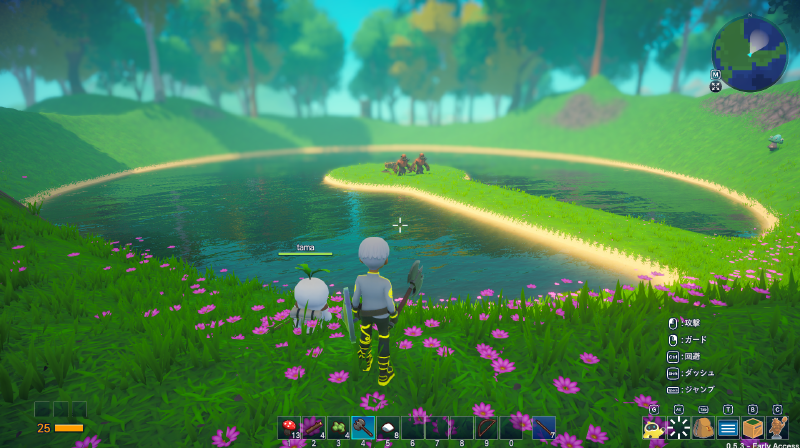Open the bronze character statue menu
This screenshot has height=448, width=800.
click(777, 428)
